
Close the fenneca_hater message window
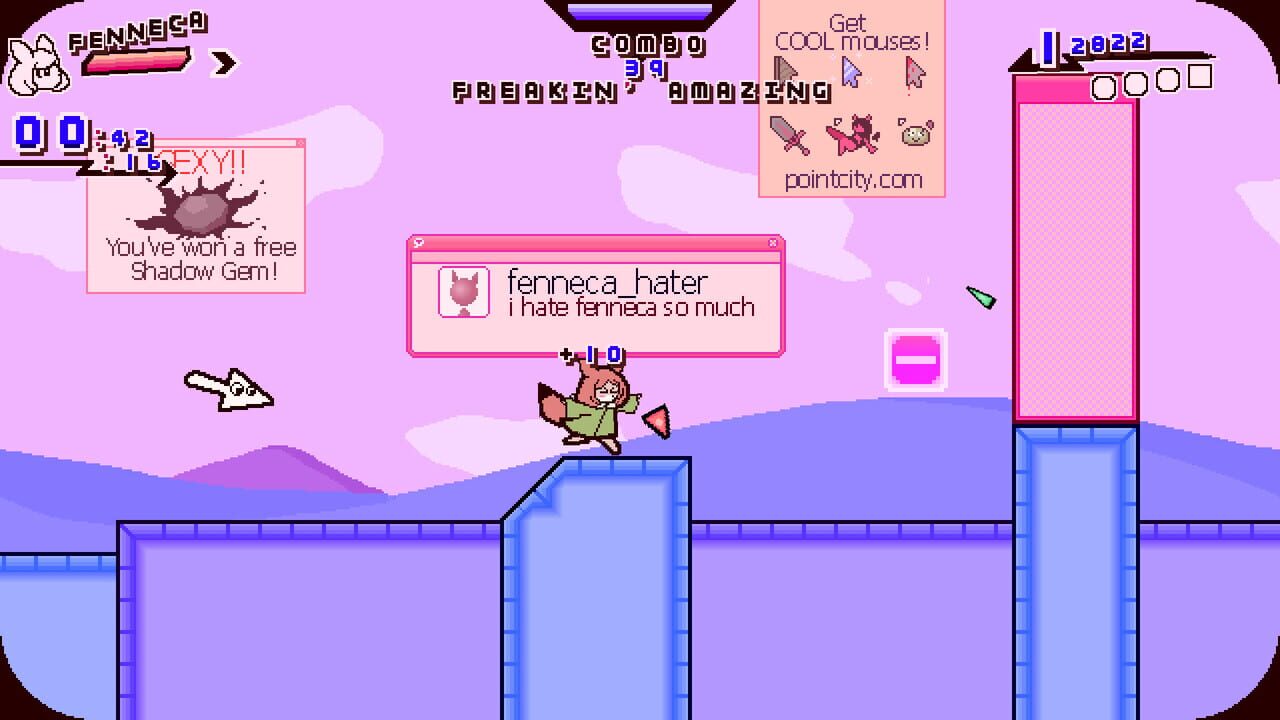click(773, 241)
